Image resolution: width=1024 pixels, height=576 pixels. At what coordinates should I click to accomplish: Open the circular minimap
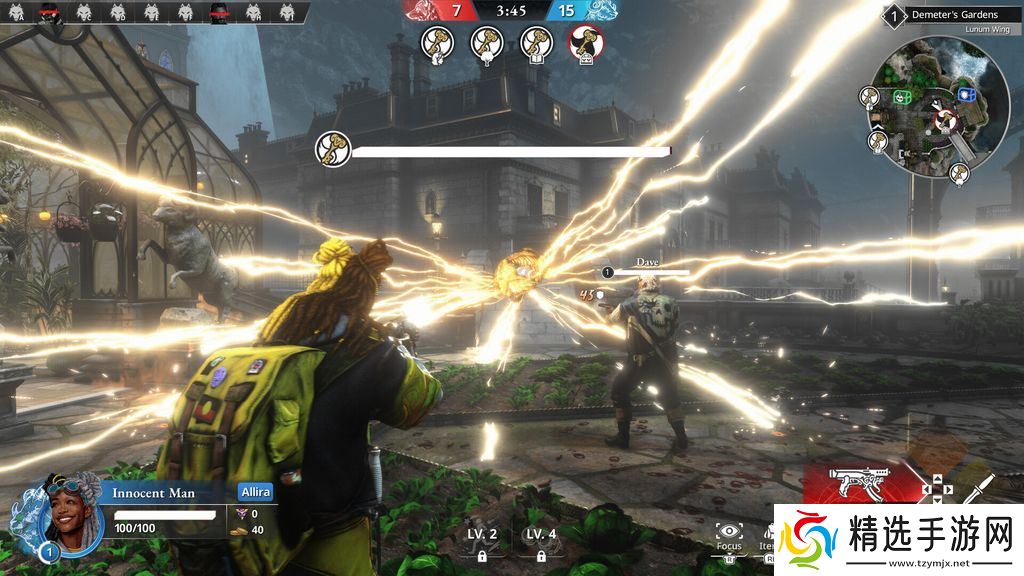pyautogui.click(x=937, y=104)
